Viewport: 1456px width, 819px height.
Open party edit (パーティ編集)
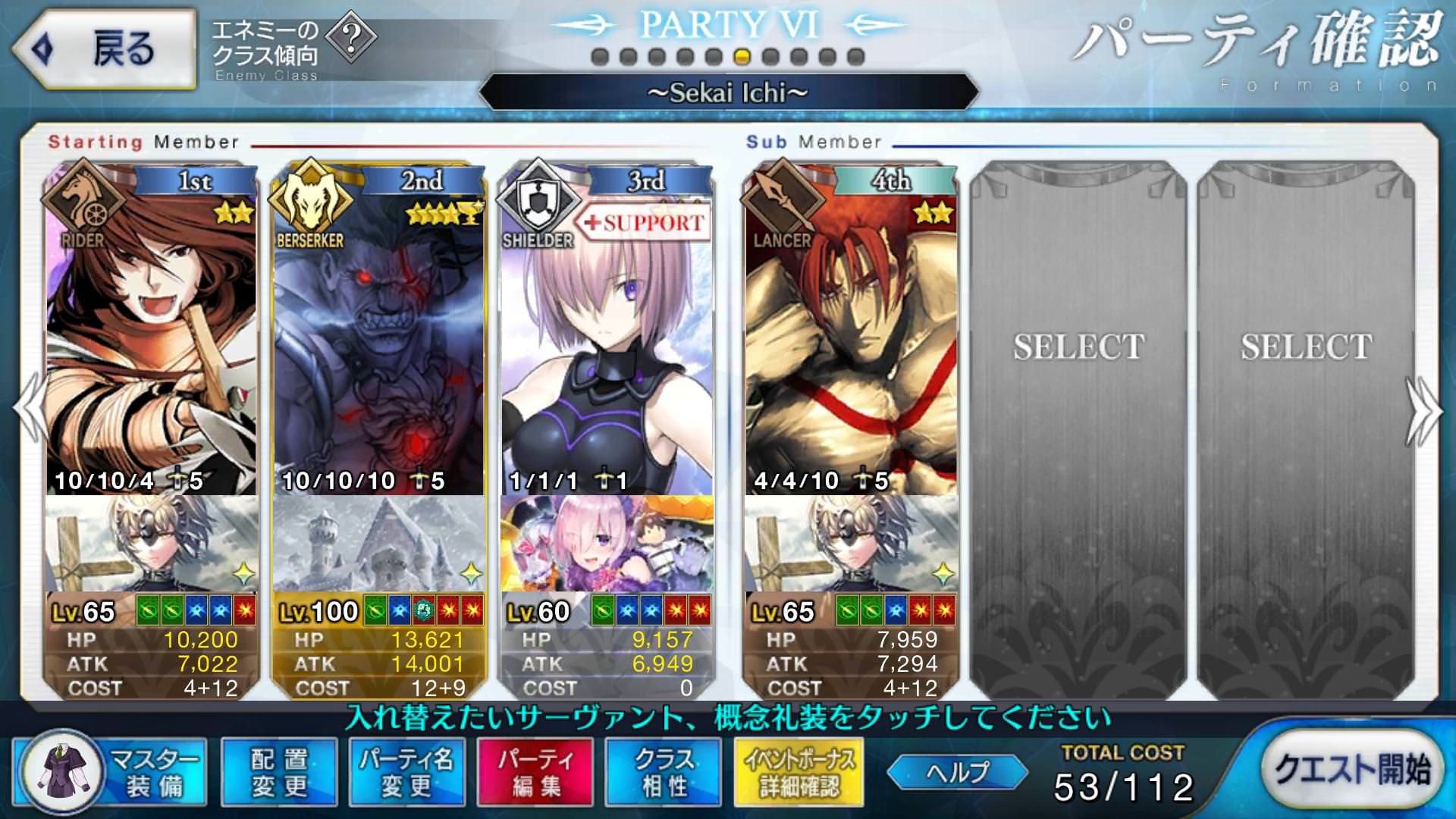535,772
